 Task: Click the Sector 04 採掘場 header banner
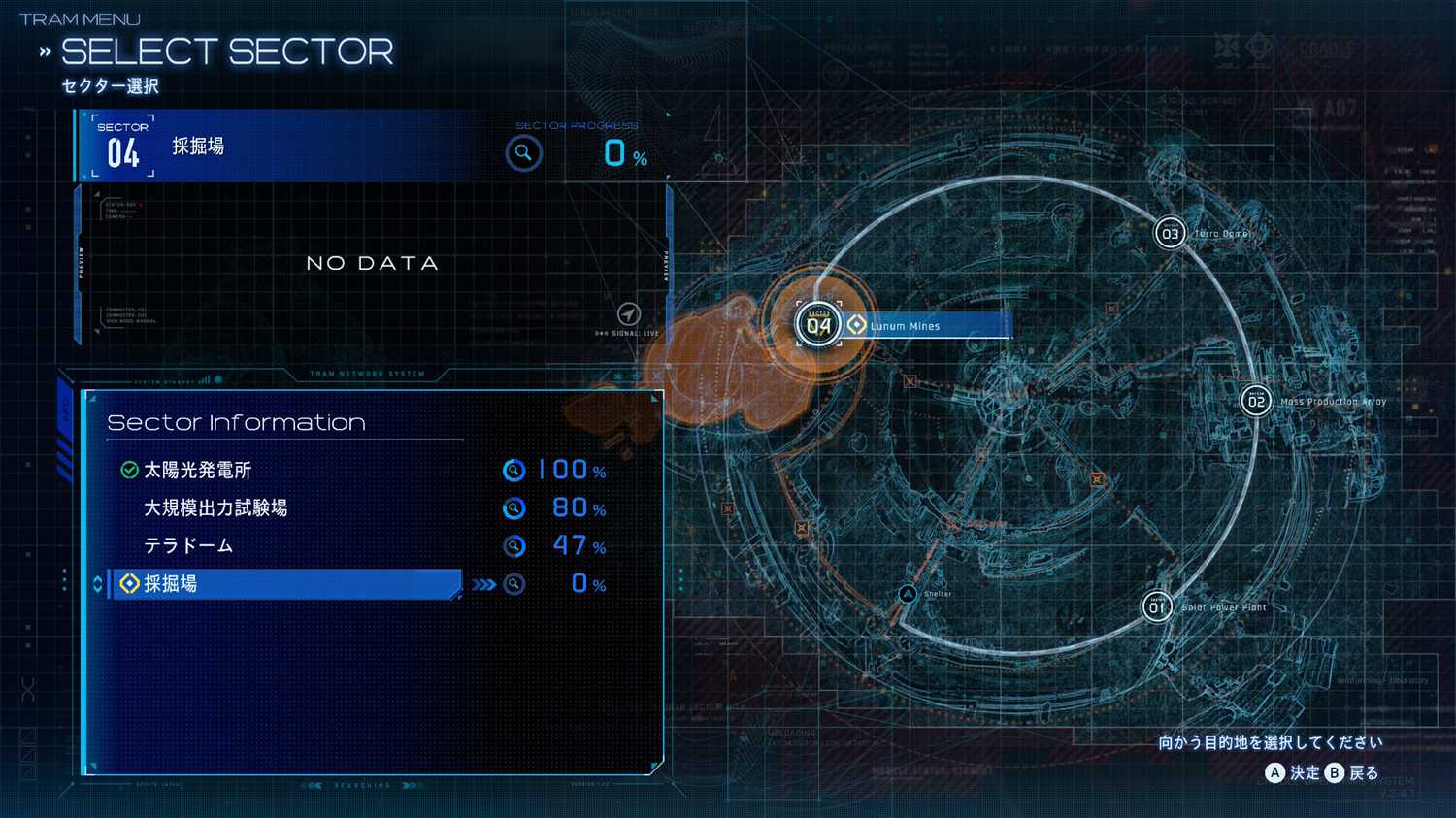pos(281,147)
